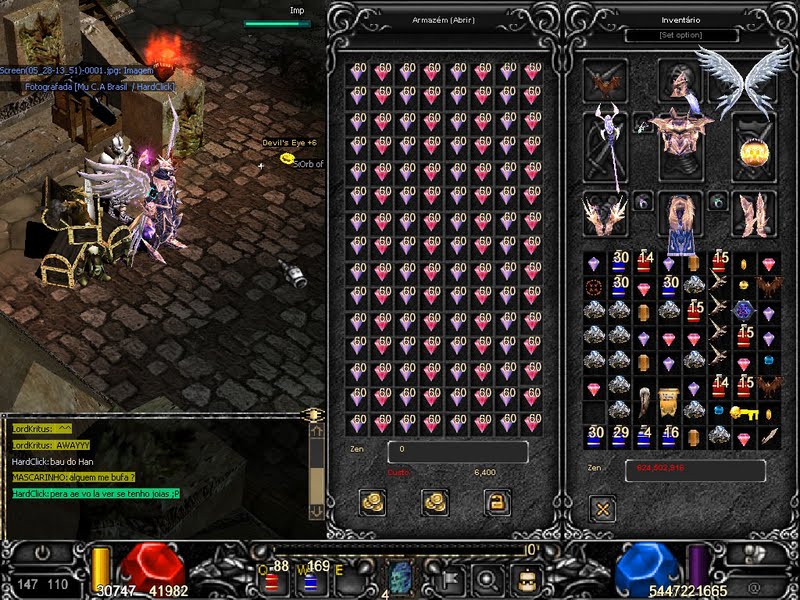The height and width of the screenshot is (600, 800).
Task: Click the padlock button in the vault
Action: point(497,502)
